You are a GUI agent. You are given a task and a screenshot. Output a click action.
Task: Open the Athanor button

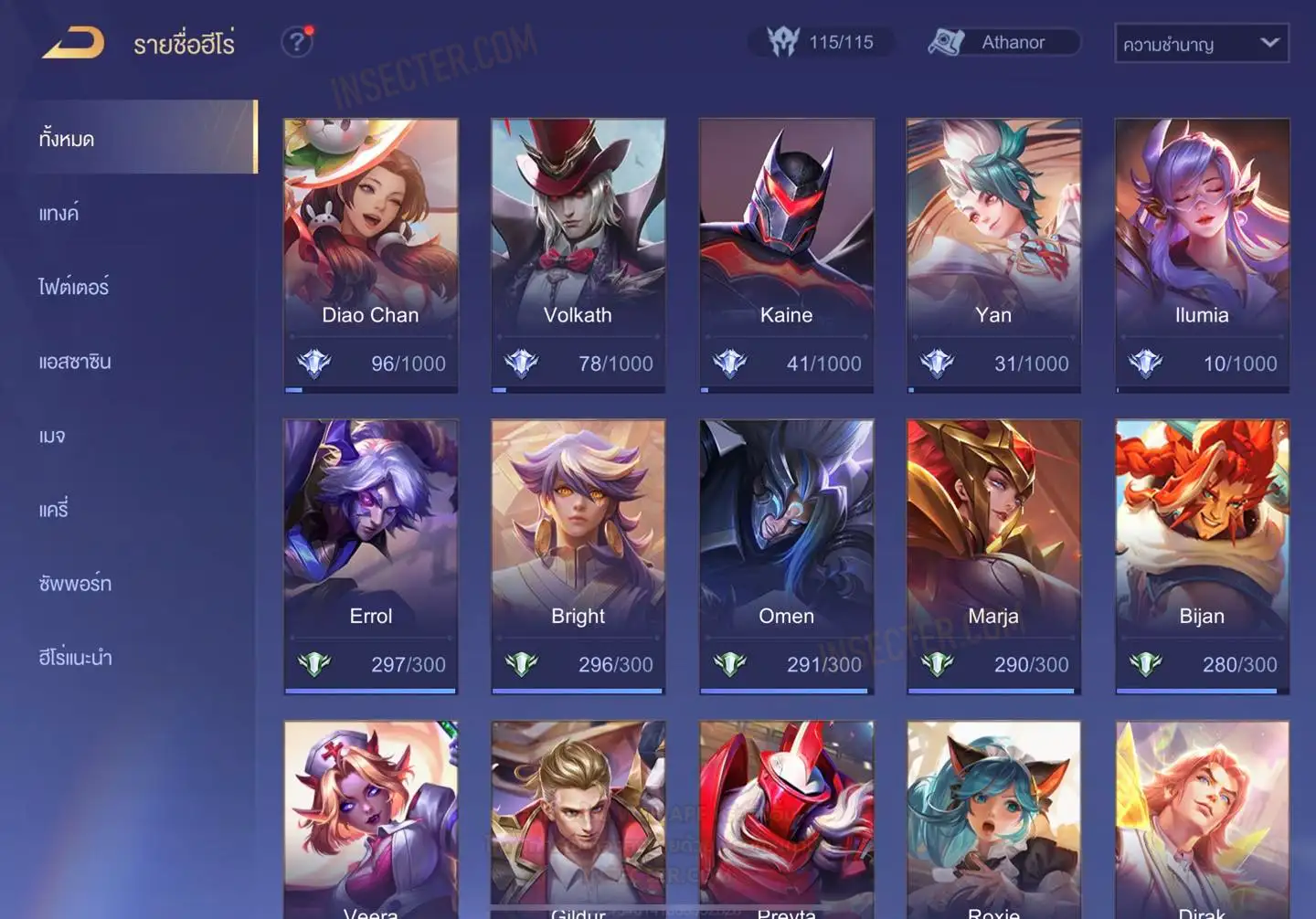[1003, 42]
